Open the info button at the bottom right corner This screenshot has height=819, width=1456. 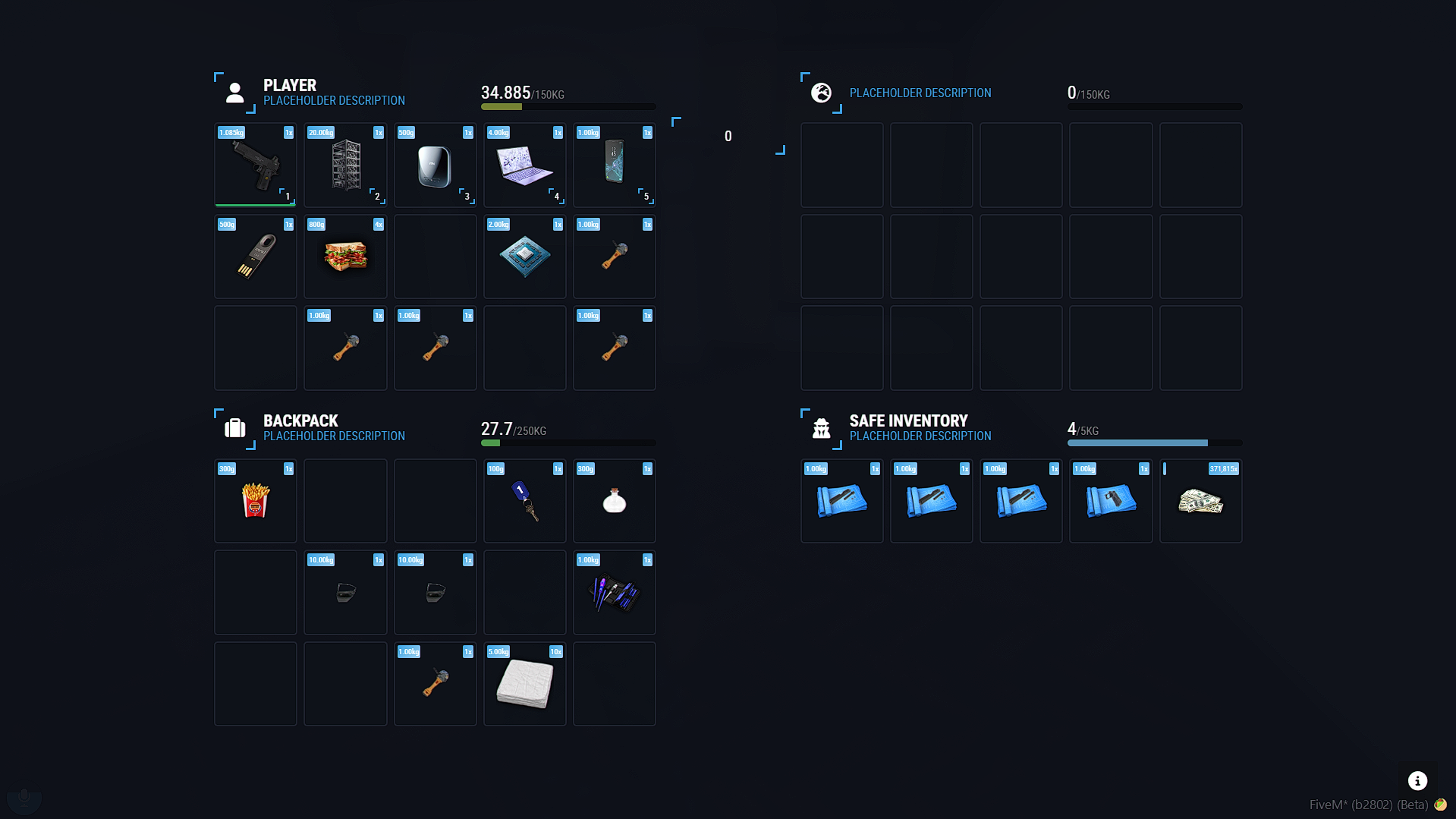click(x=1417, y=780)
